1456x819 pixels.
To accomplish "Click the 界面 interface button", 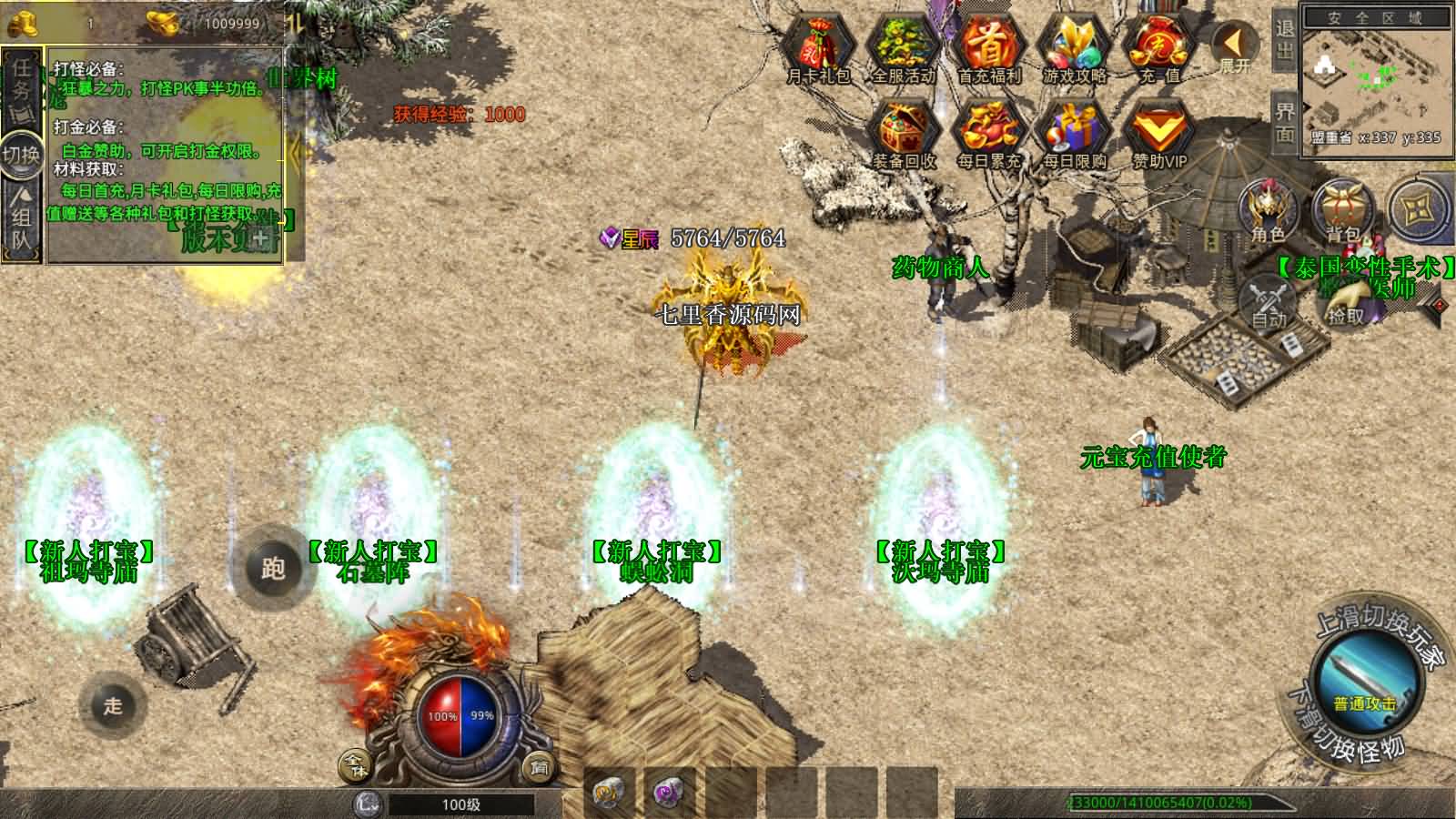I will (1284, 123).
